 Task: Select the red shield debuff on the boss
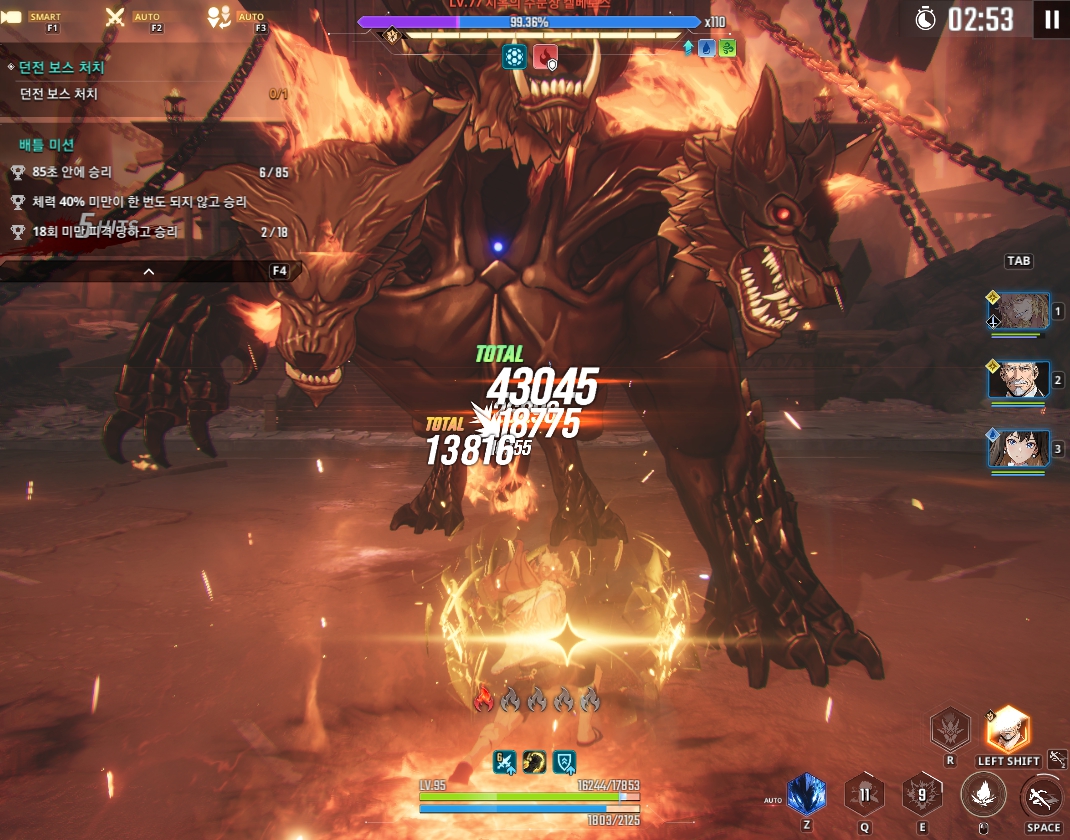click(x=545, y=56)
